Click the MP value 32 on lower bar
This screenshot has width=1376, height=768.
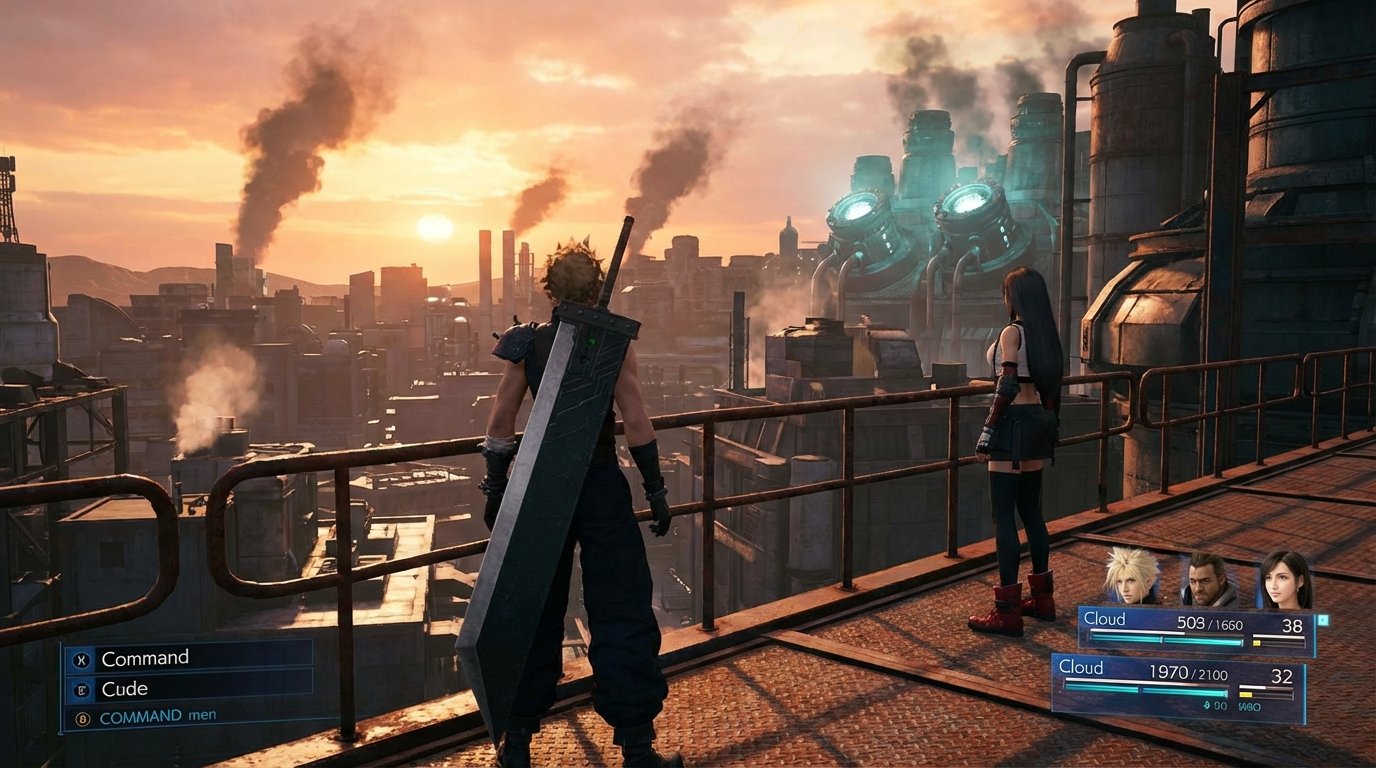tap(1283, 675)
